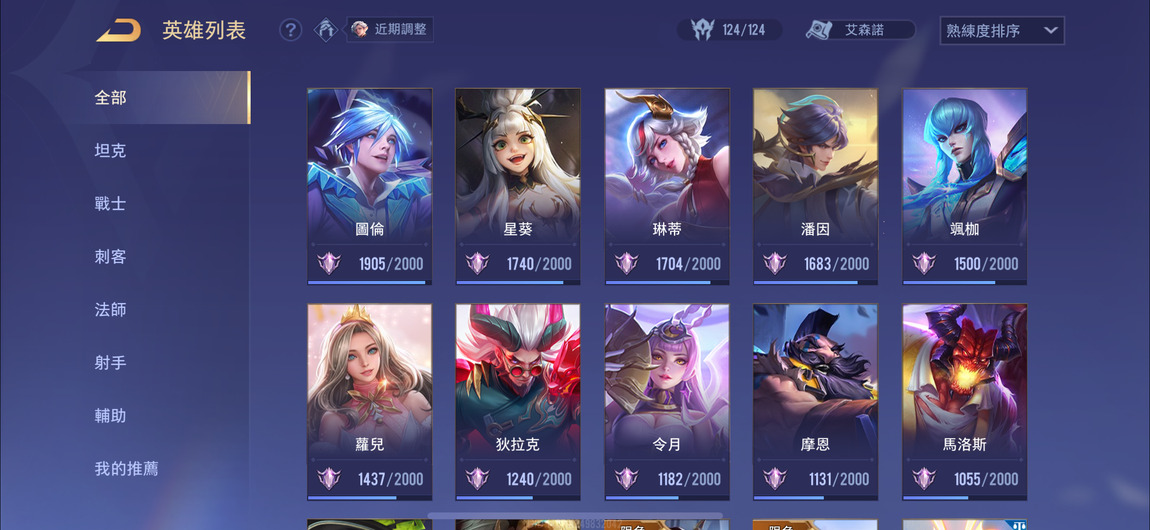
Task: Choose the 射手 category tab
Action: 111,362
